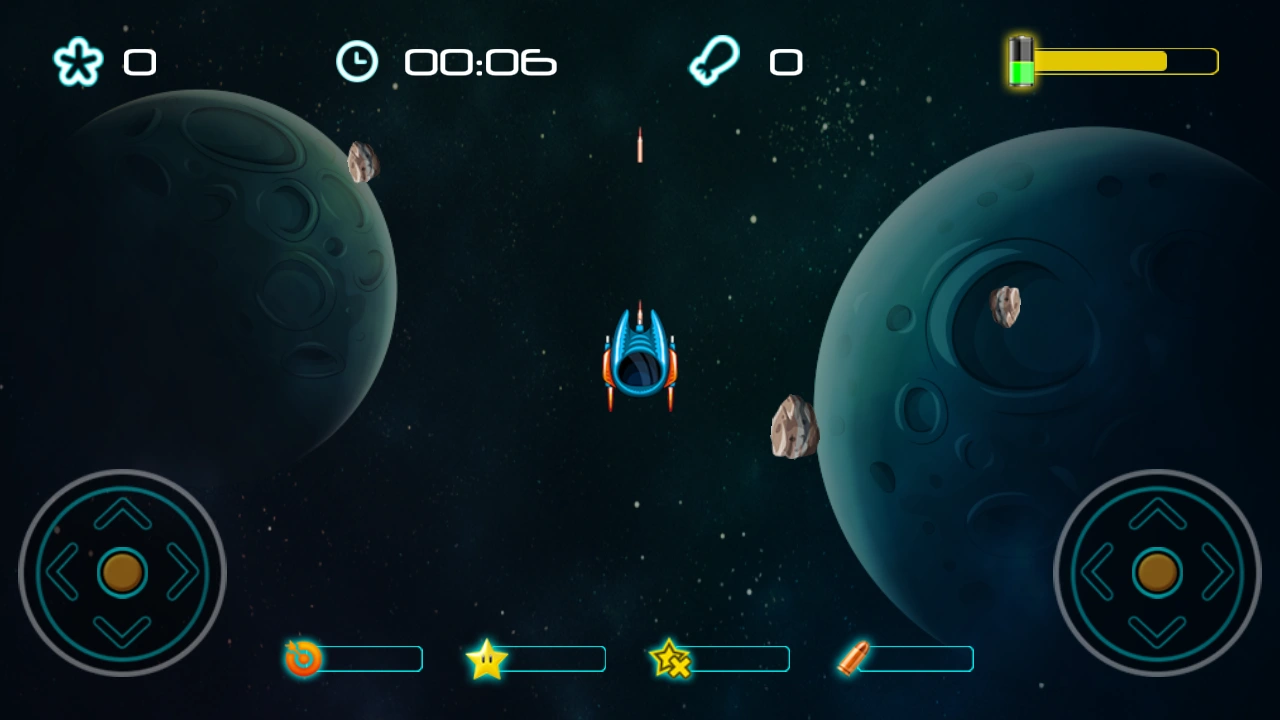1280x720 pixels.
Task: Choose the right arrow on the right joystick
Action: (x=1217, y=572)
